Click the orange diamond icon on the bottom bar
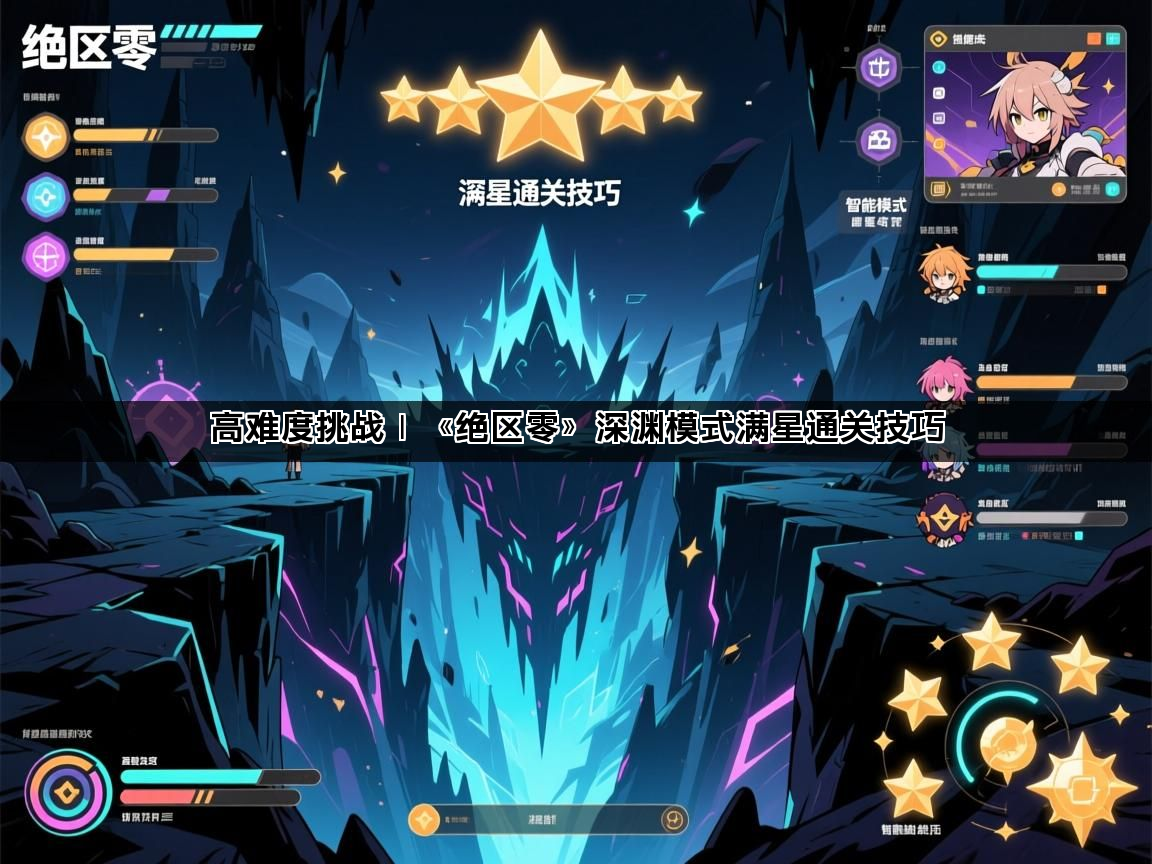 [424, 820]
